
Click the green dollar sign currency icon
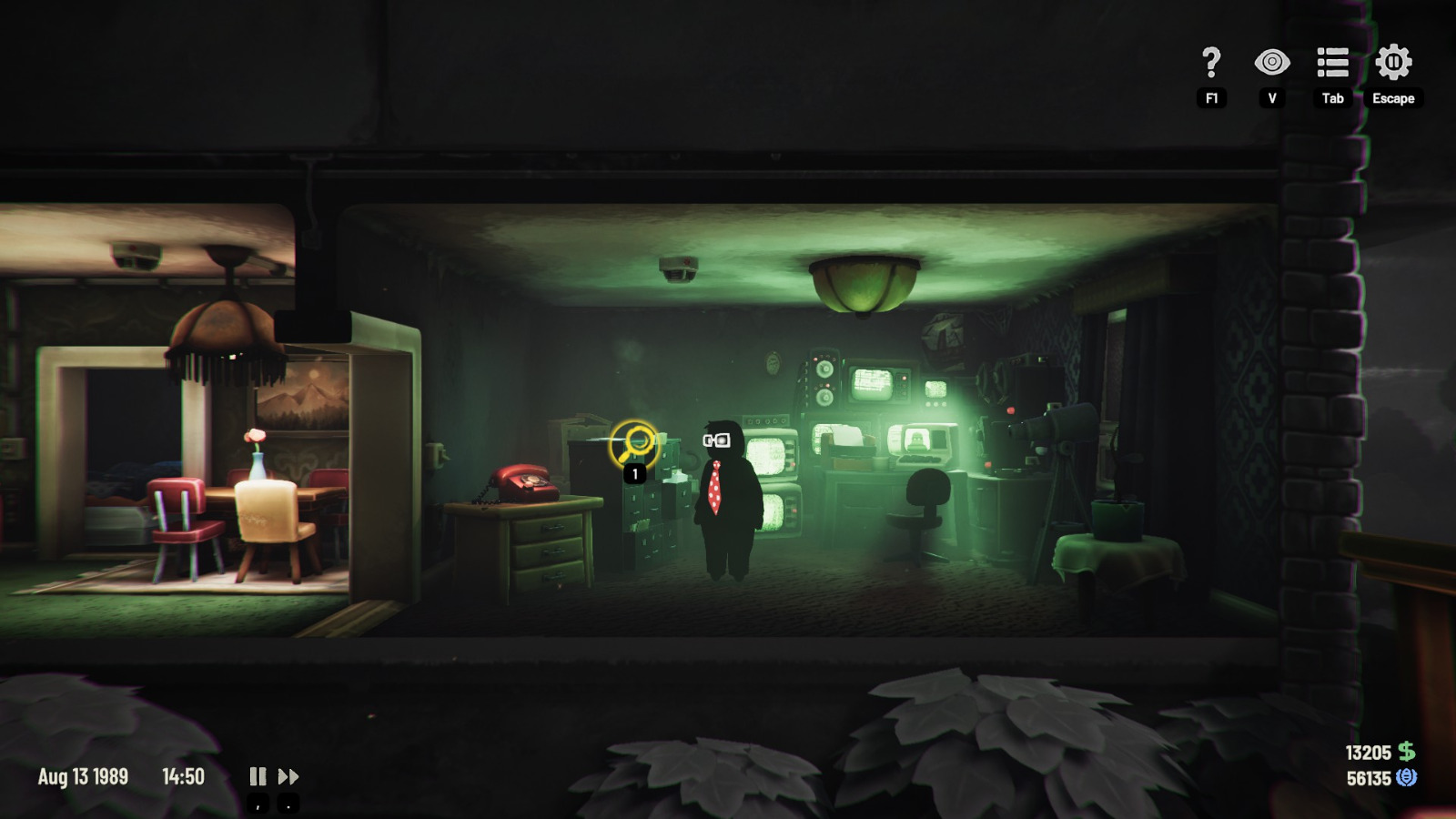1408,753
